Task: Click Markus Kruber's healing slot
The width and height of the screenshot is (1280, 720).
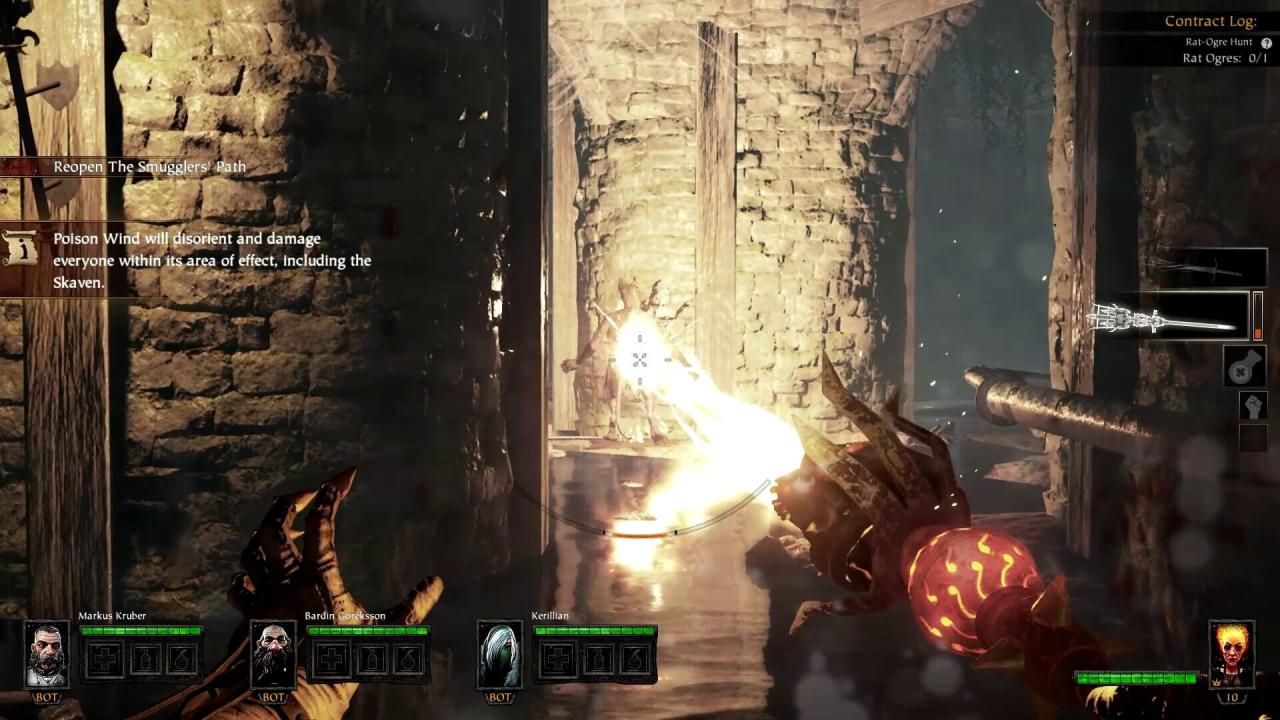Action: tap(106, 659)
